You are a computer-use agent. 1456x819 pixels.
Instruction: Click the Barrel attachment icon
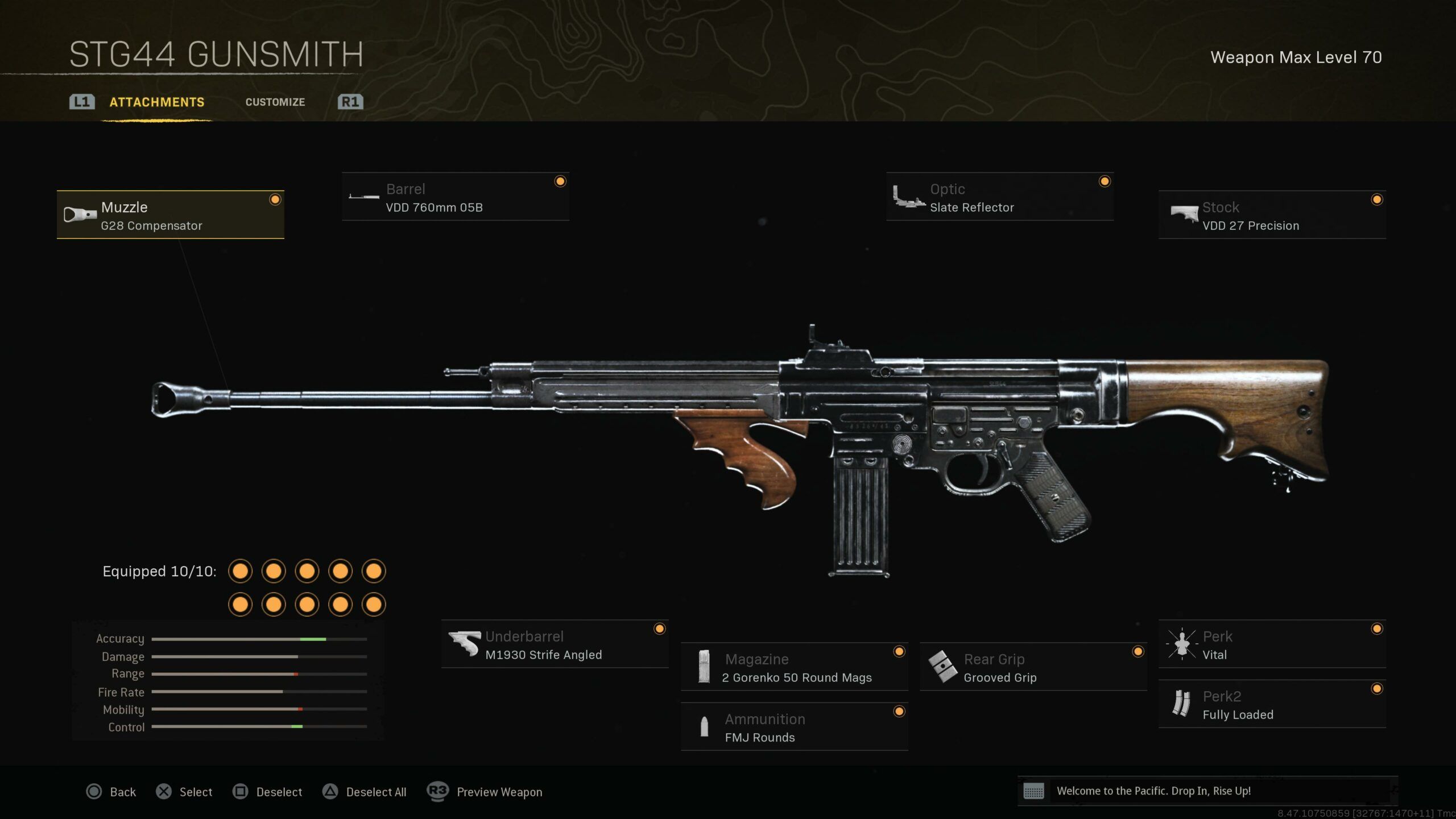pyautogui.click(x=364, y=196)
